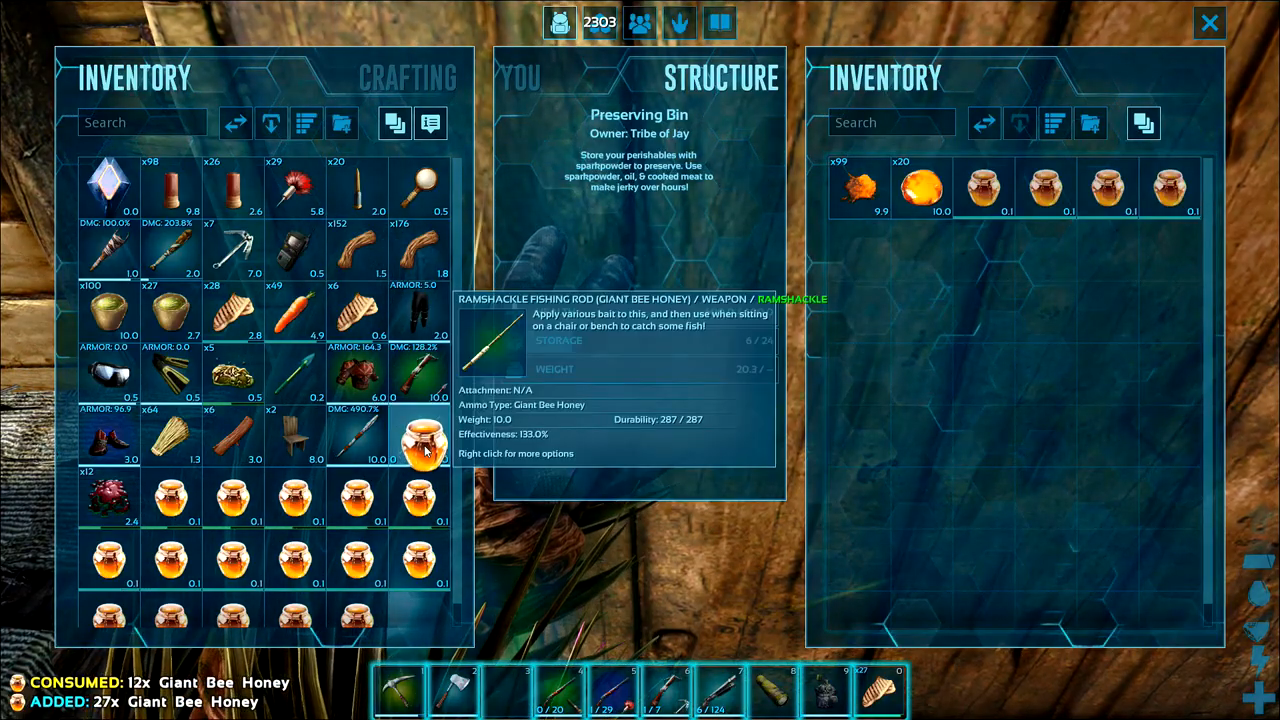Toggle the tooltip display button in player inventory
The height and width of the screenshot is (720, 1280).
pyautogui.click(x=431, y=123)
